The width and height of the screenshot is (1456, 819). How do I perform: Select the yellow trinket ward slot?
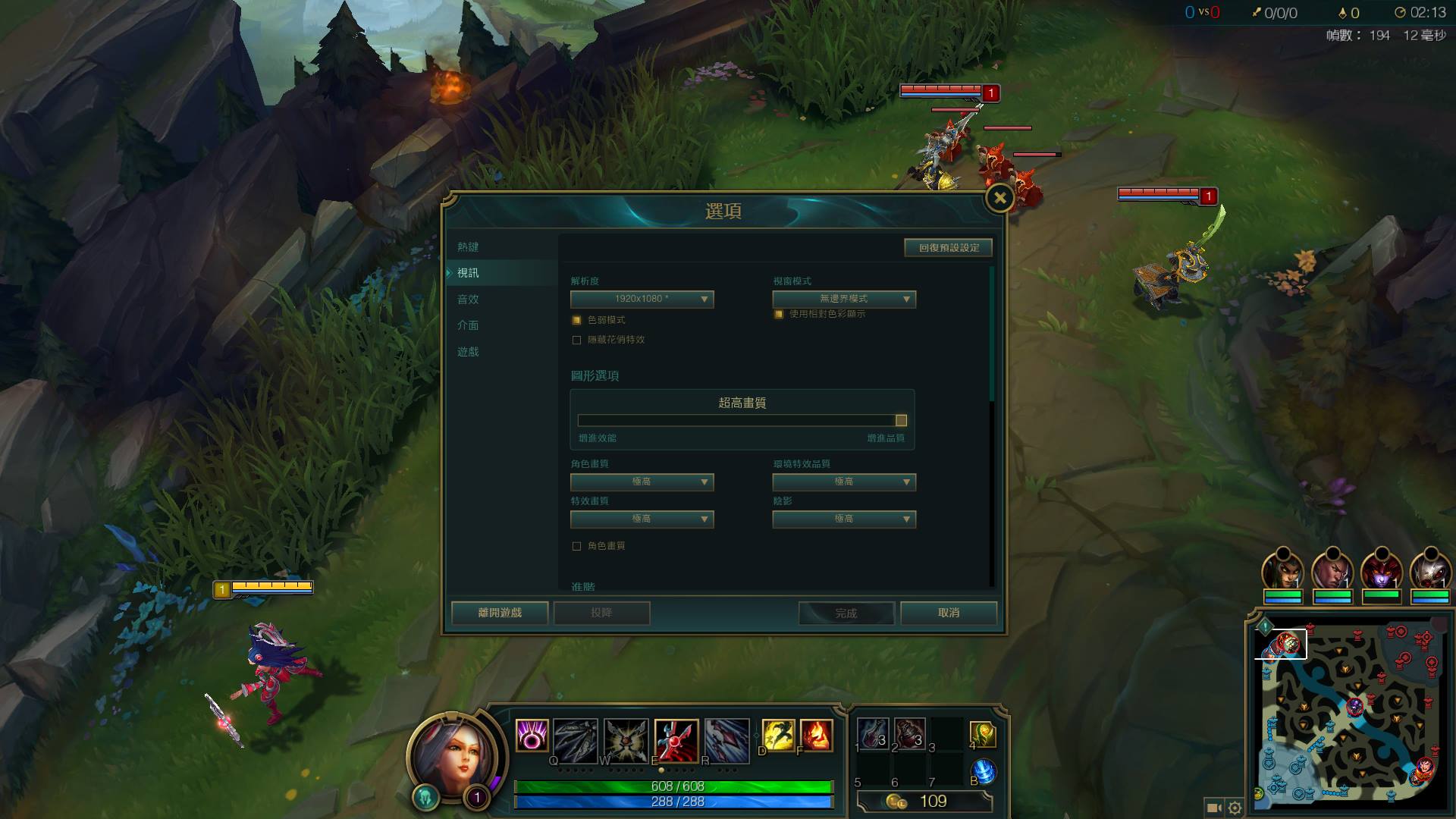[982, 733]
